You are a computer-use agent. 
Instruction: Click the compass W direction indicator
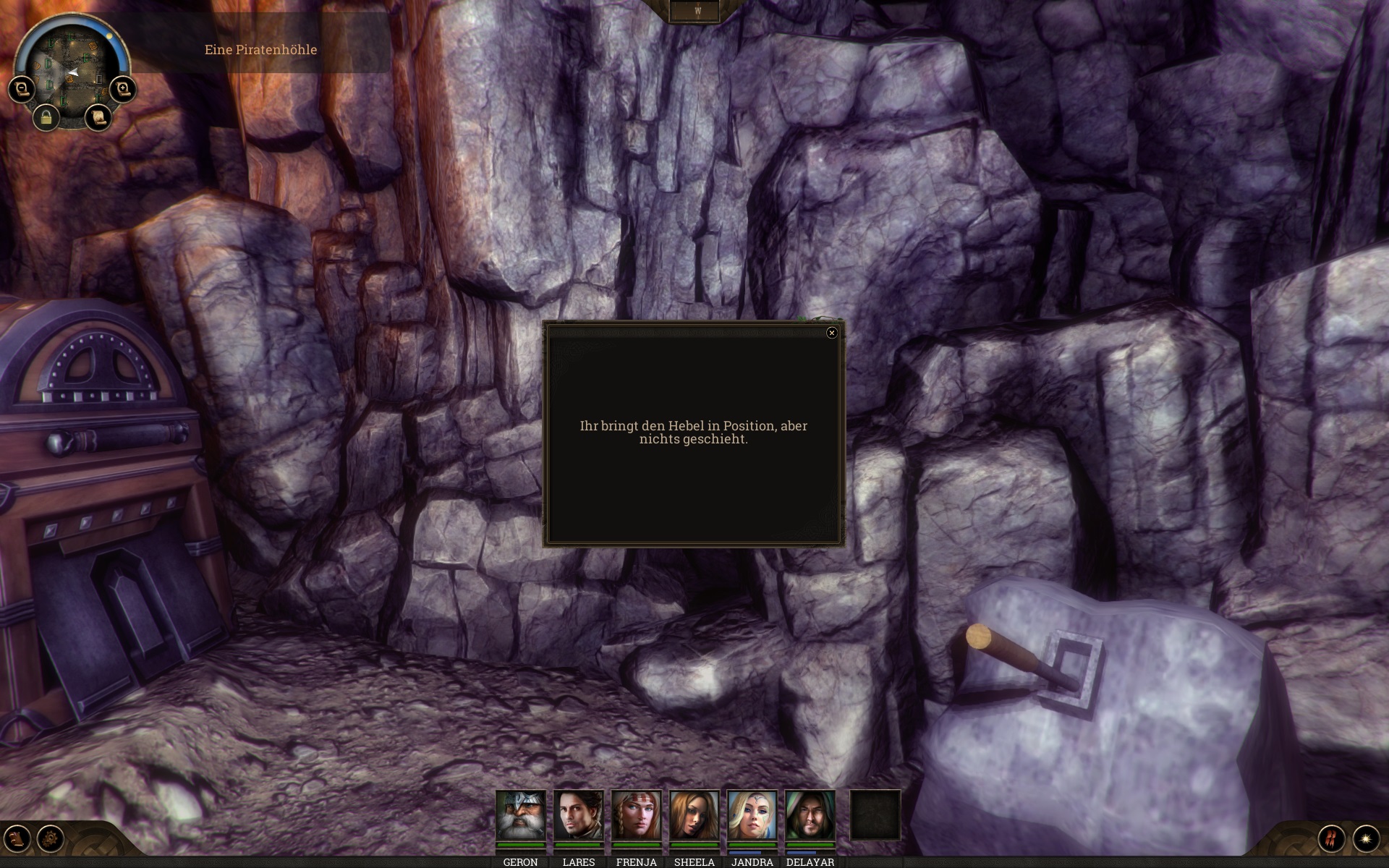point(697,12)
